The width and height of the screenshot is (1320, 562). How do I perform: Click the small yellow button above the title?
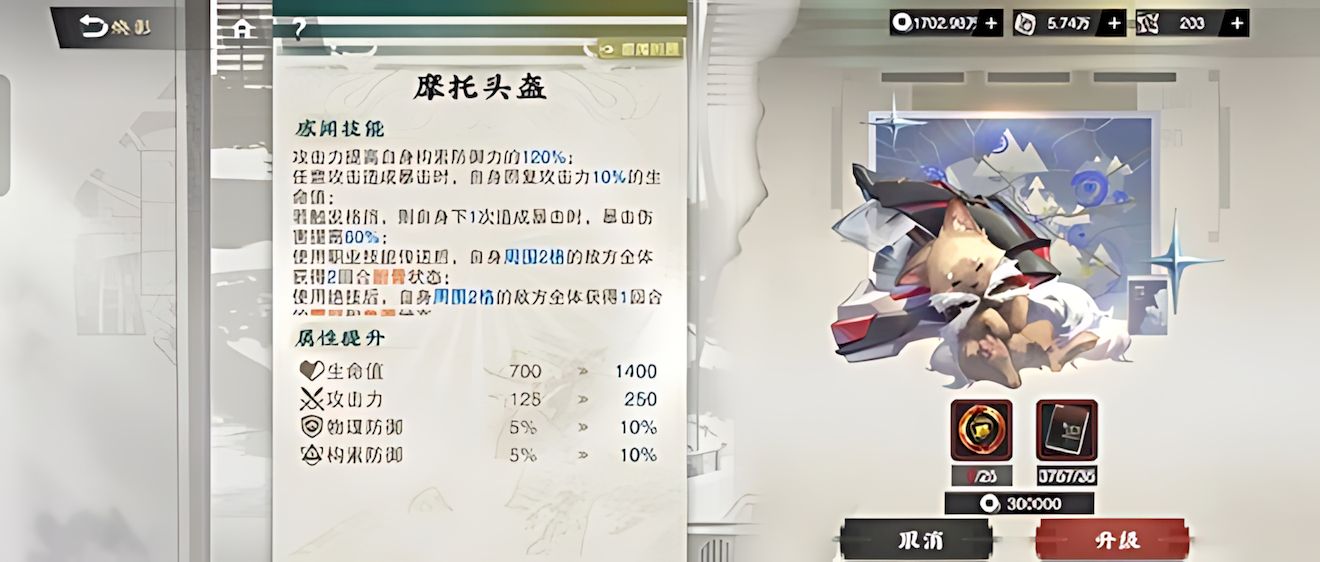[640, 49]
